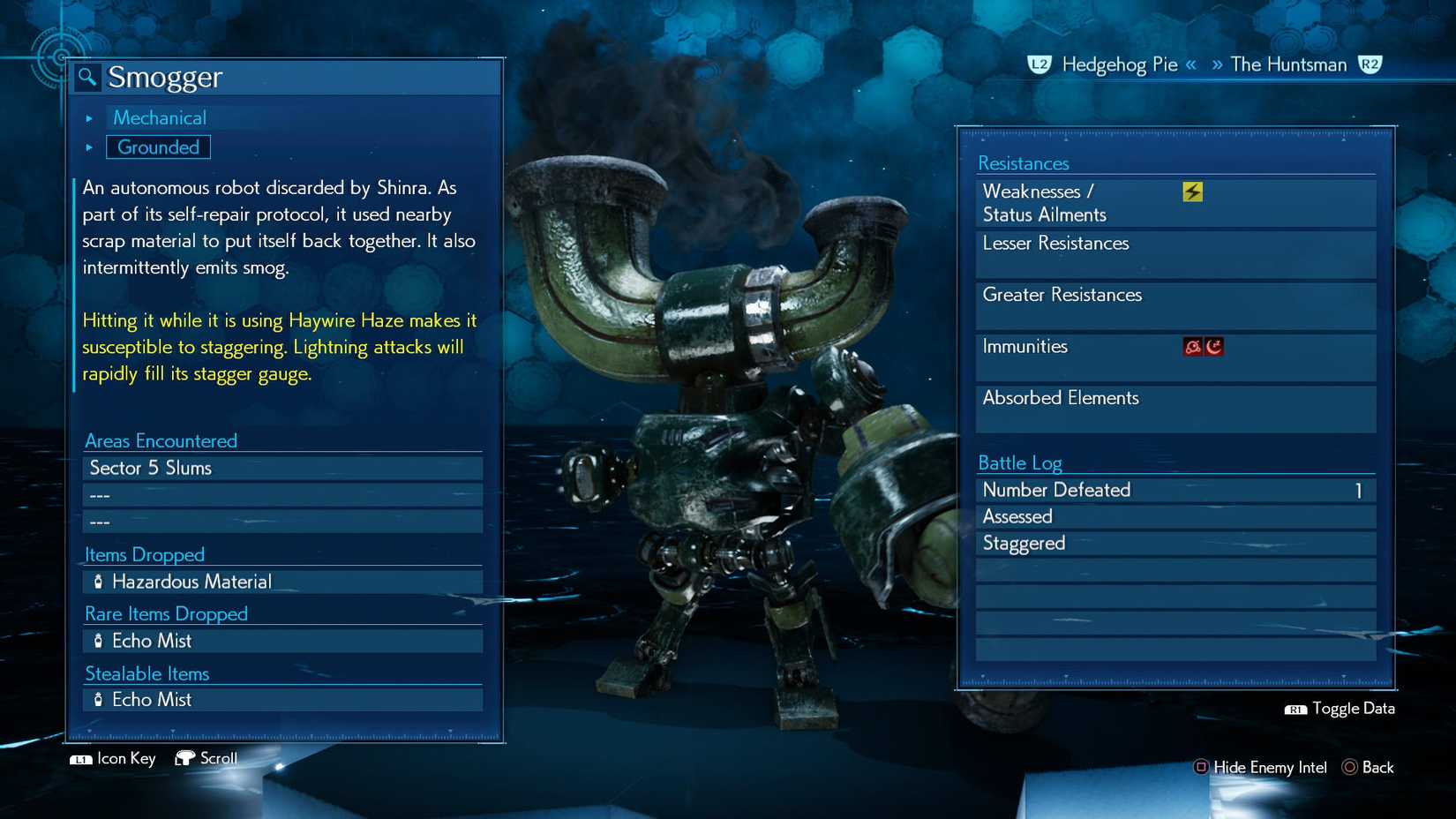Click the magnifying glass beside Smogger name
Viewport: 1456px width, 819px height.
(85, 77)
